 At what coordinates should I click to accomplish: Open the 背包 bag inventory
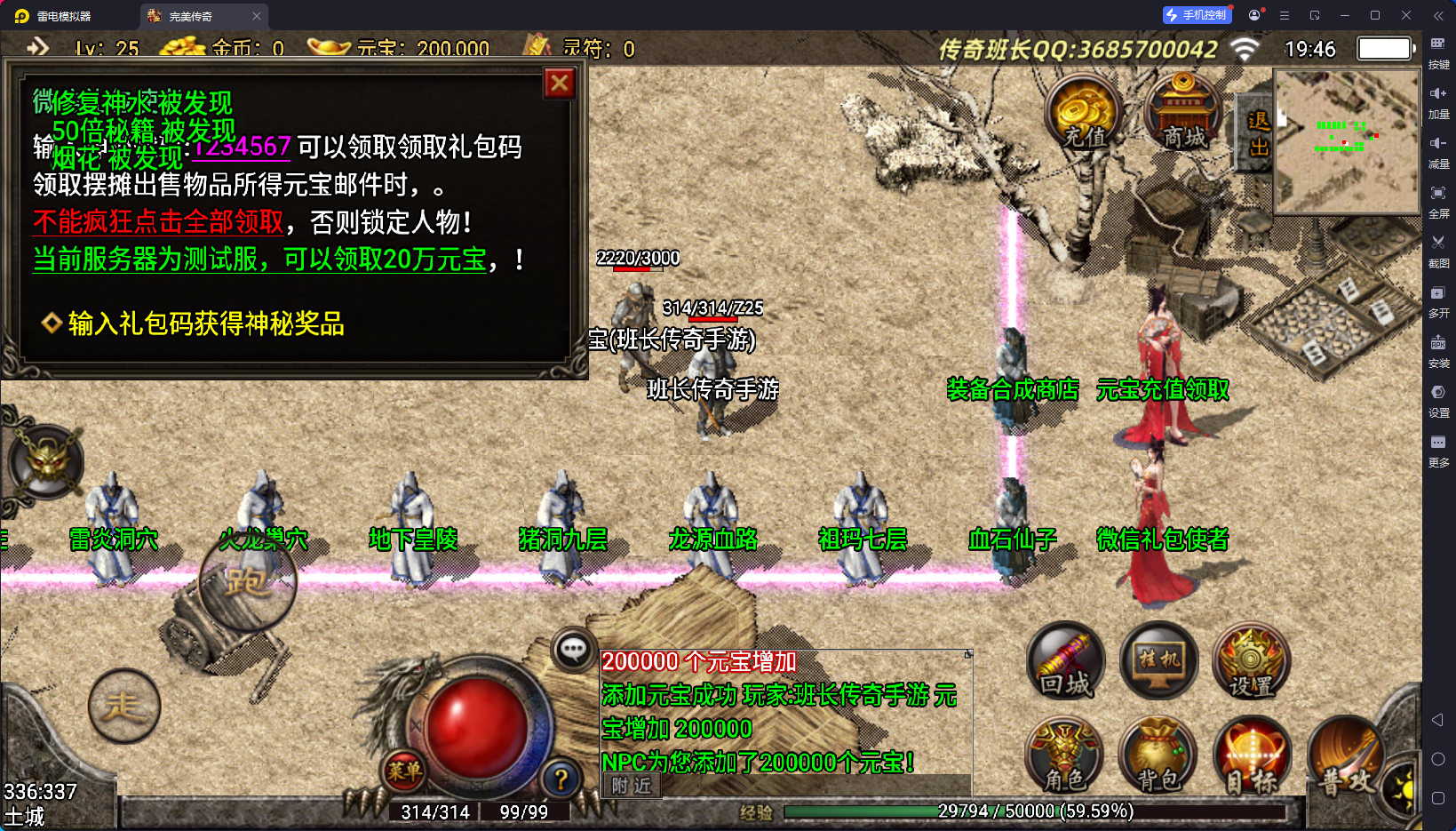(1158, 757)
